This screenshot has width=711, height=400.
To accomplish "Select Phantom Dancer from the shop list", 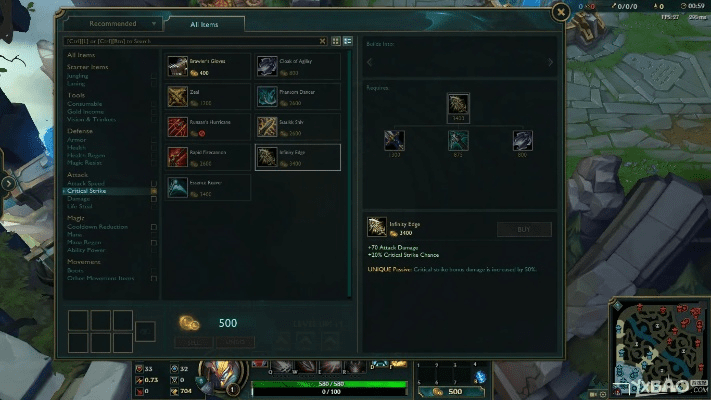I will point(297,97).
